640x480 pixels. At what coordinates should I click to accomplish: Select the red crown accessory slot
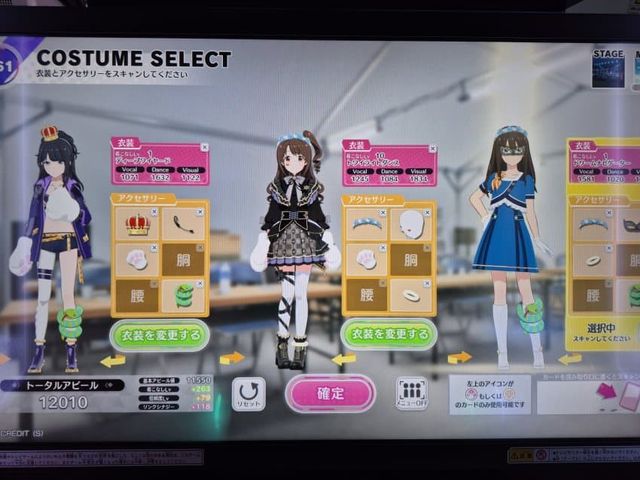(x=136, y=226)
